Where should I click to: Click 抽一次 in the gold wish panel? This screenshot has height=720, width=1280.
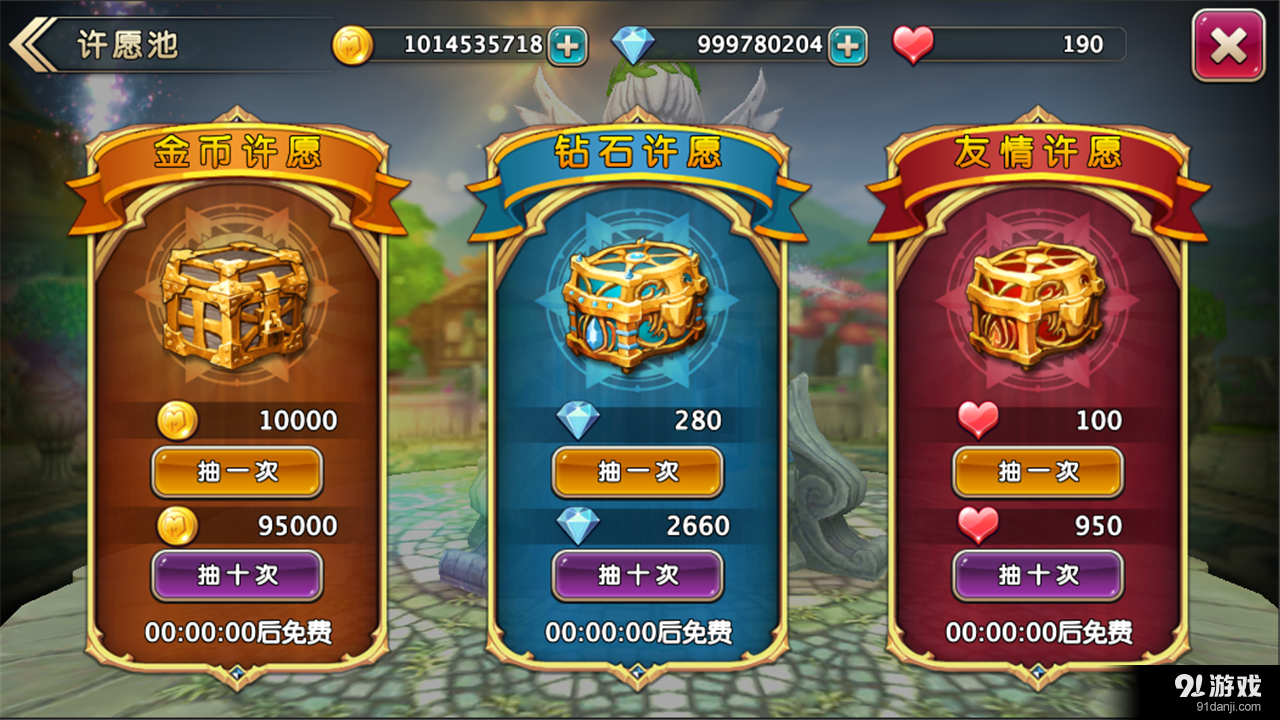point(236,472)
